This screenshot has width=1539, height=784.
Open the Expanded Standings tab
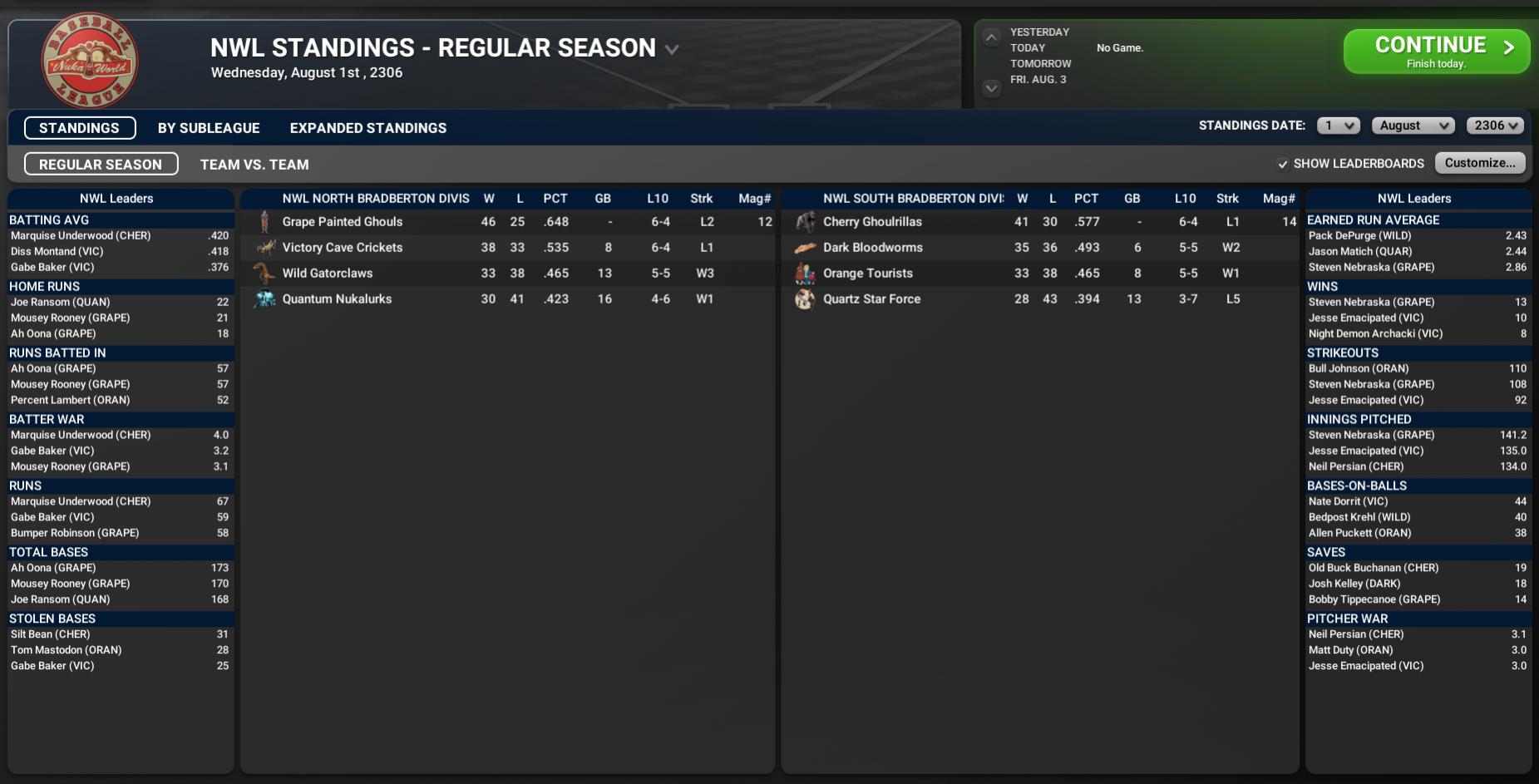tap(367, 128)
